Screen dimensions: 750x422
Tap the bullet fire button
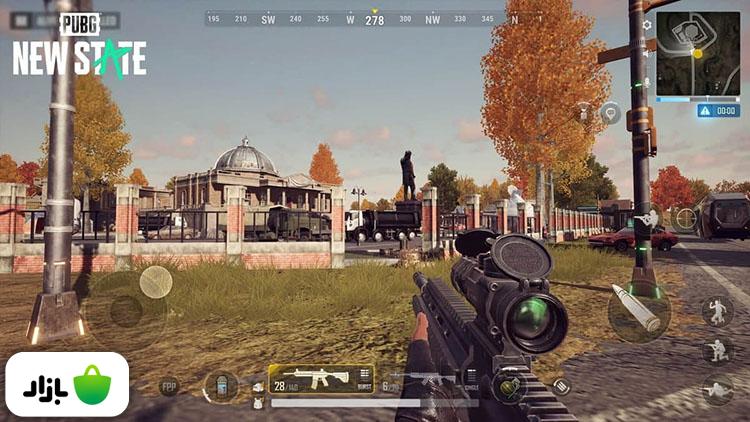638,310
